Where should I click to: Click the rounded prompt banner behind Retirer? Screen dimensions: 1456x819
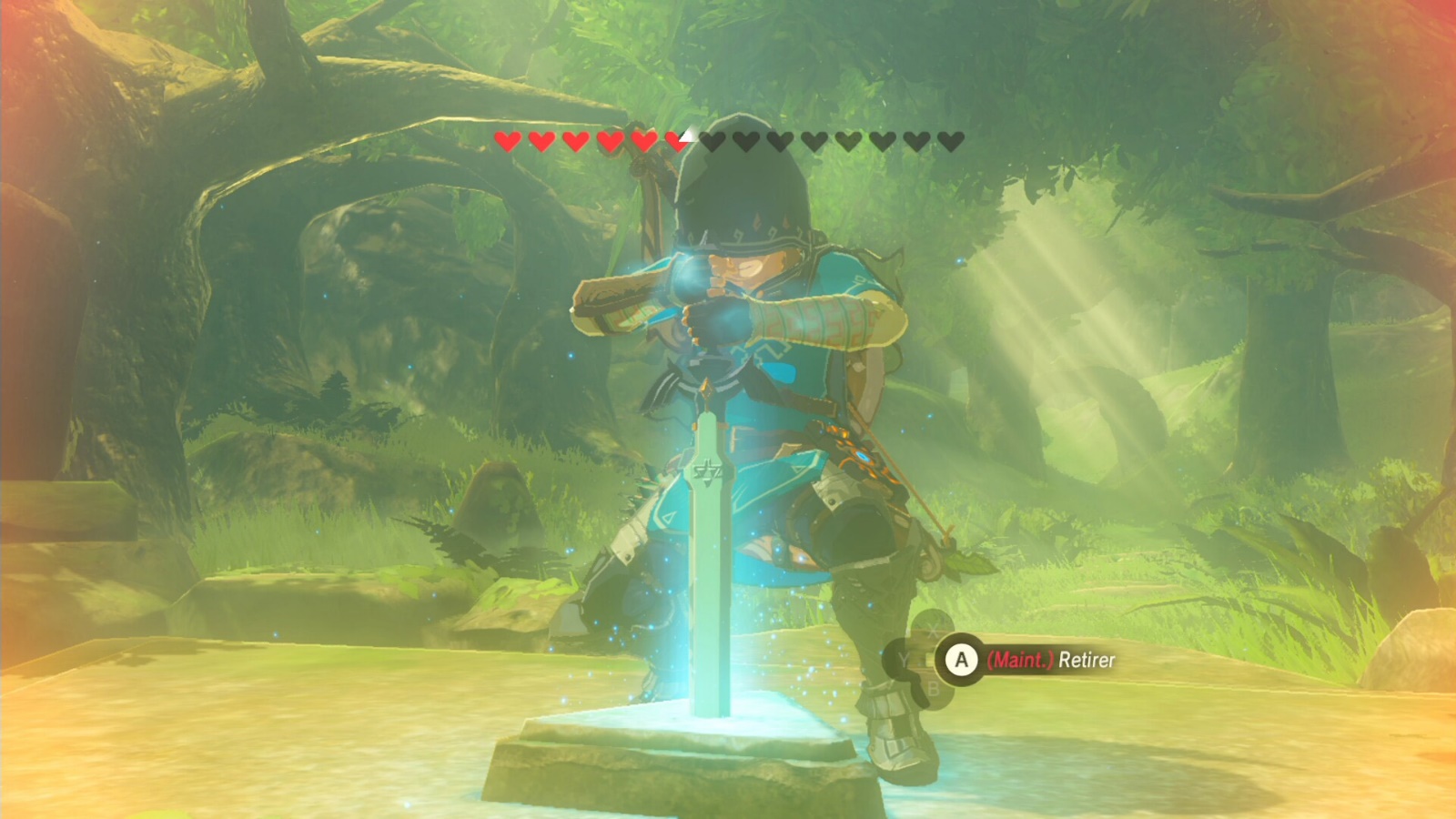coord(1056,660)
